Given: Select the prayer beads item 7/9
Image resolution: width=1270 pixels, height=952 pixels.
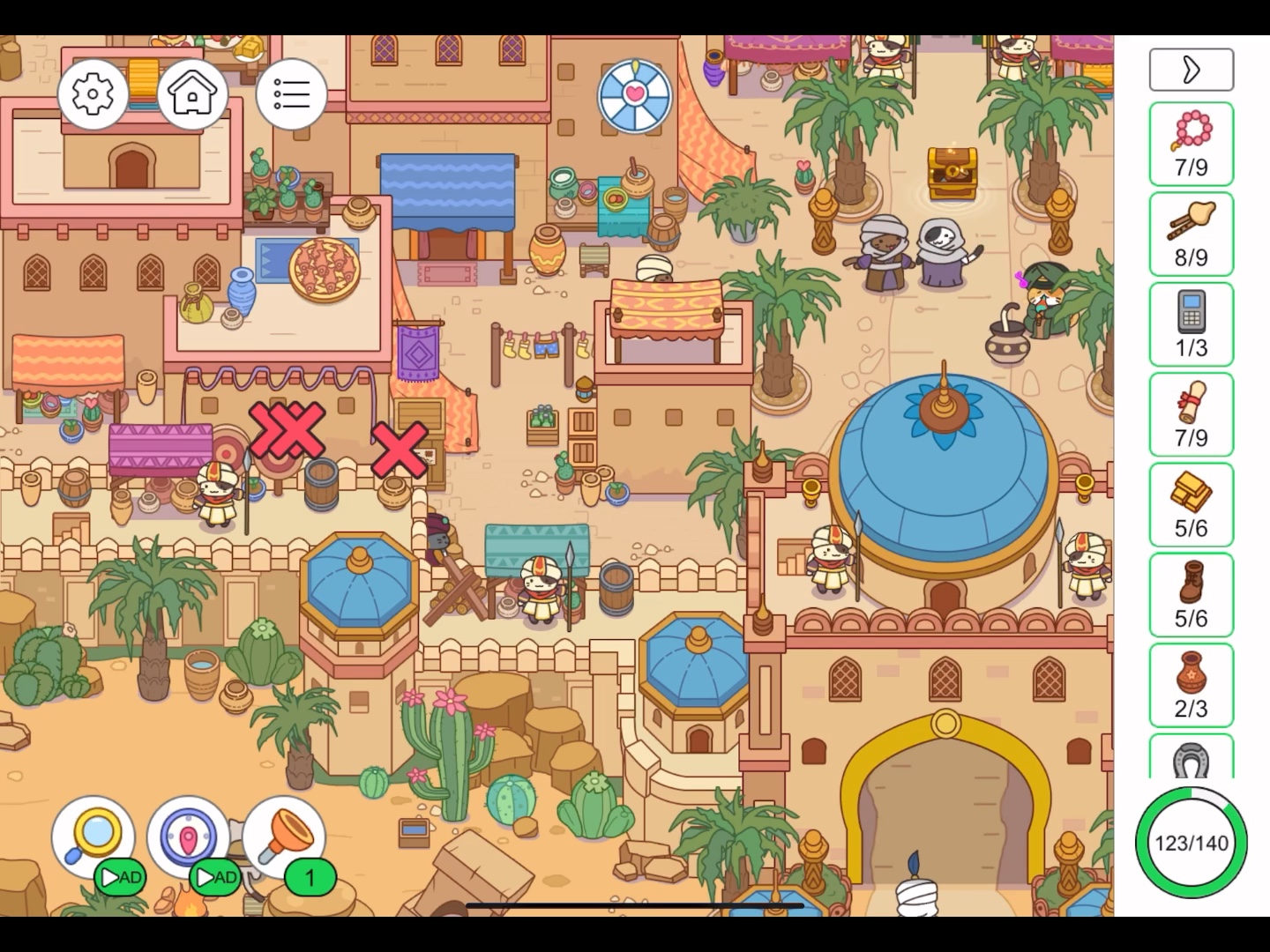Looking at the screenshot, I should click(x=1191, y=144).
